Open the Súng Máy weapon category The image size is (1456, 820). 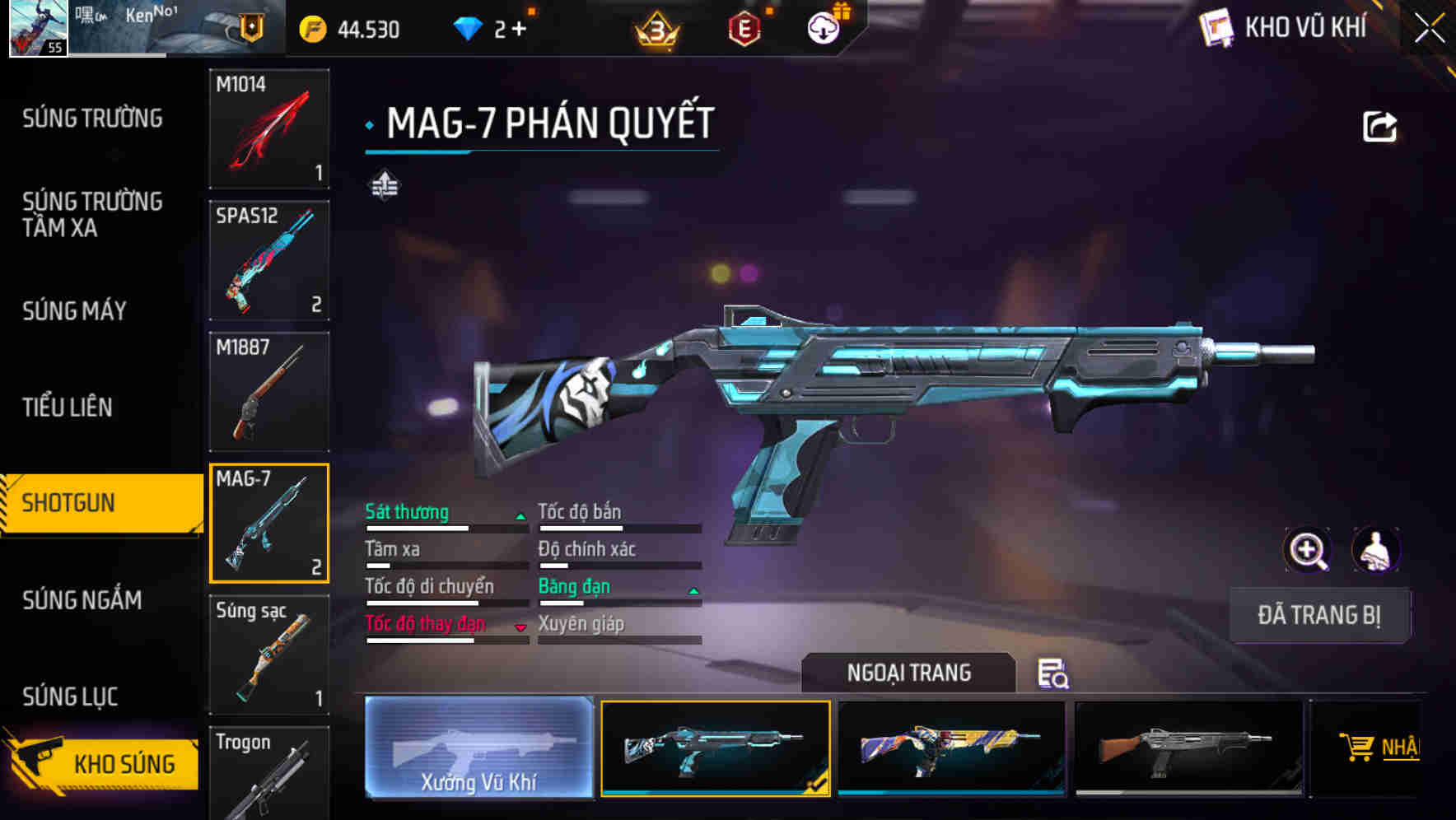pyautogui.click(x=74, y=311)
